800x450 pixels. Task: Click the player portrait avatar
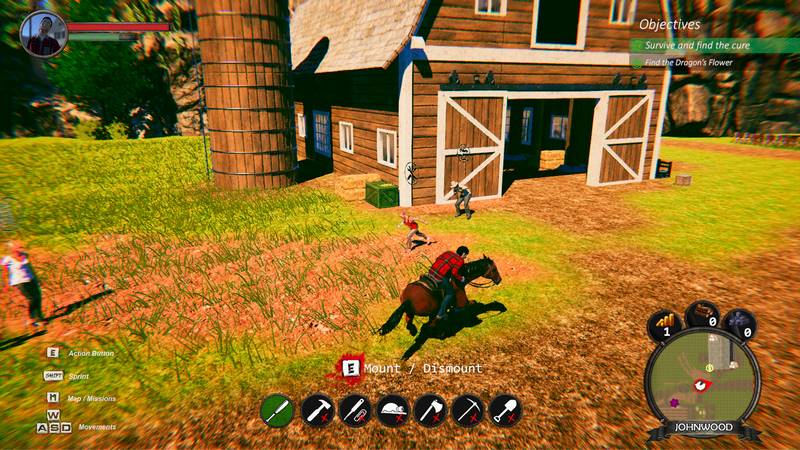pyautogui.click(x=42, y=33)
